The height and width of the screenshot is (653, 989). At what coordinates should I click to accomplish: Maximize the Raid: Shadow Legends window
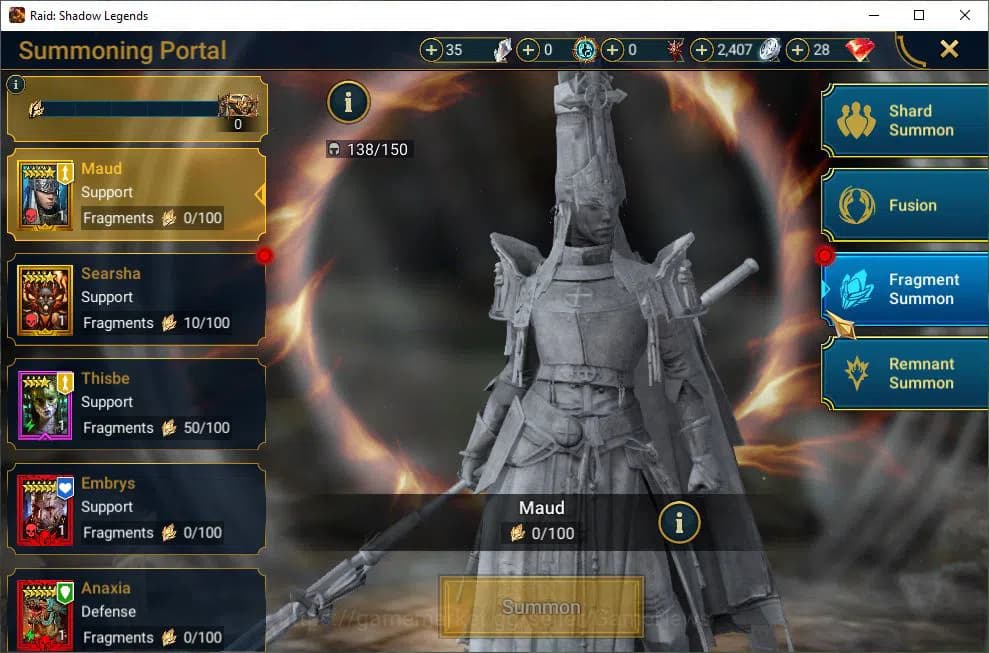[x=919, y=15]
